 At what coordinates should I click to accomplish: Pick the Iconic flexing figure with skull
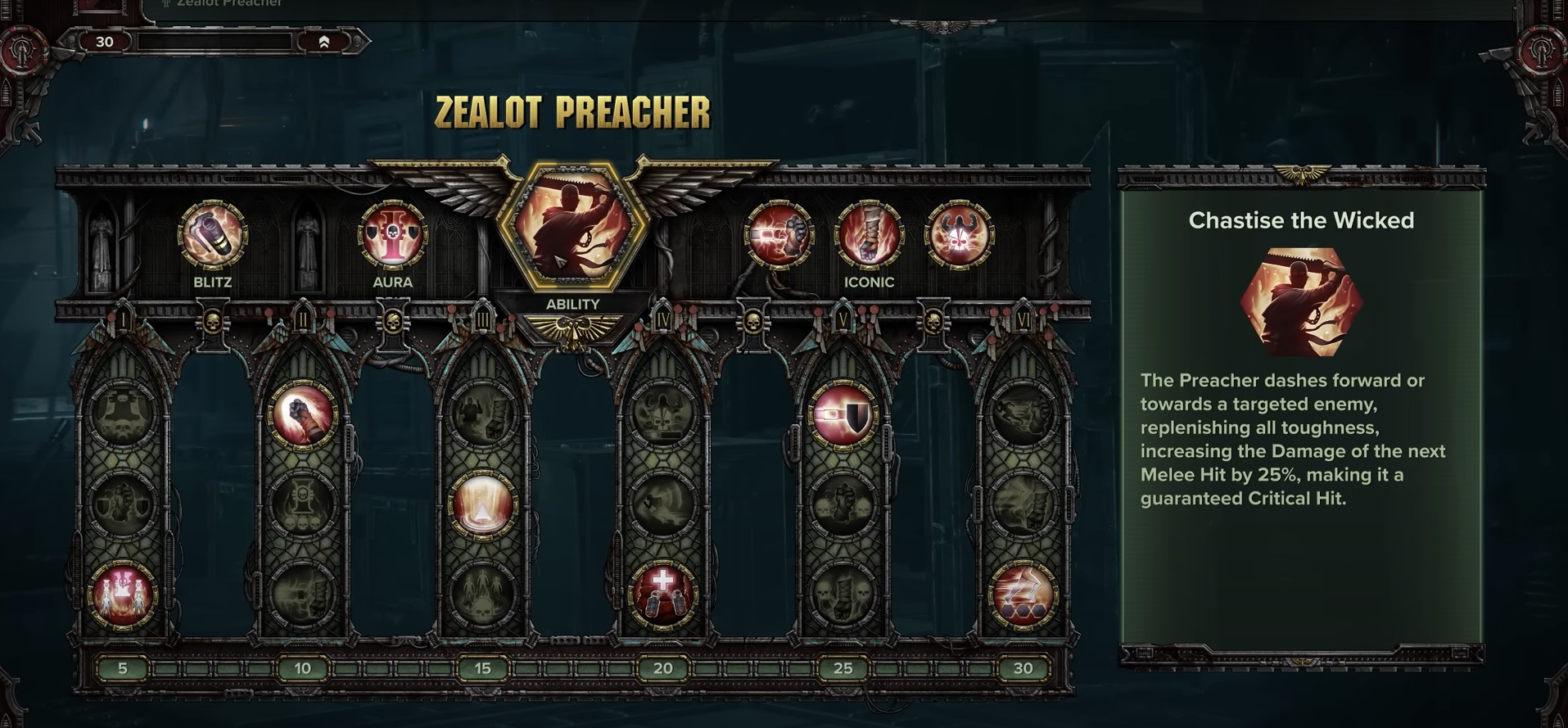(959, 235)
